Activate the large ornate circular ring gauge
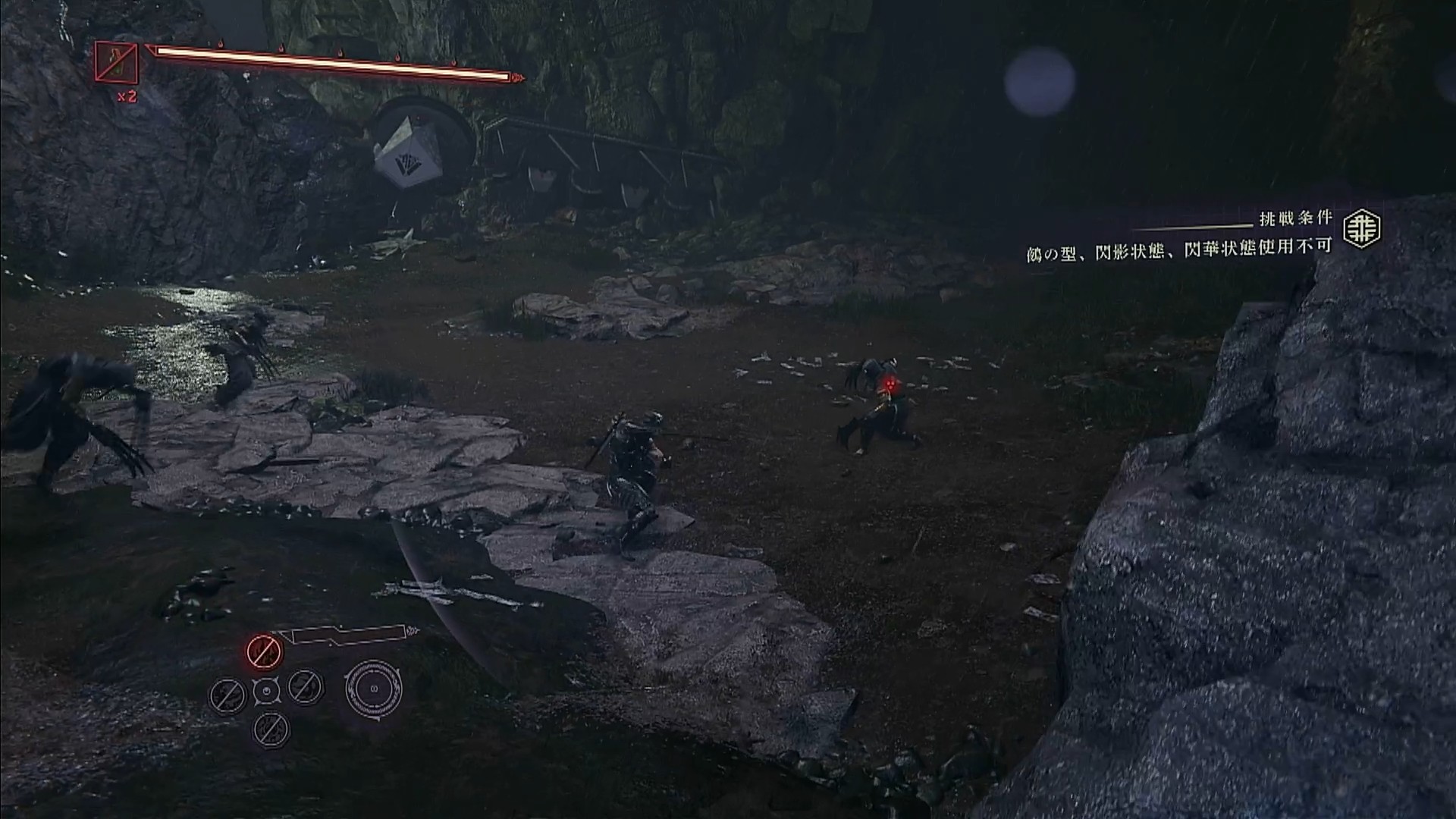Screen dimensions: 1456x819 (373, 689)
